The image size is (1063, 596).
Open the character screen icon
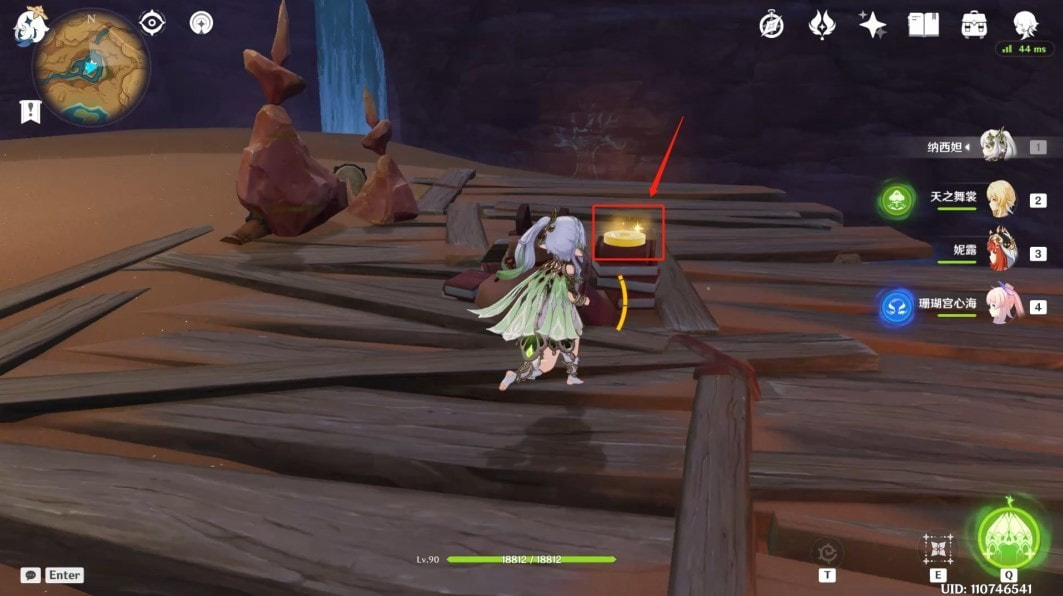(1024, 24)
